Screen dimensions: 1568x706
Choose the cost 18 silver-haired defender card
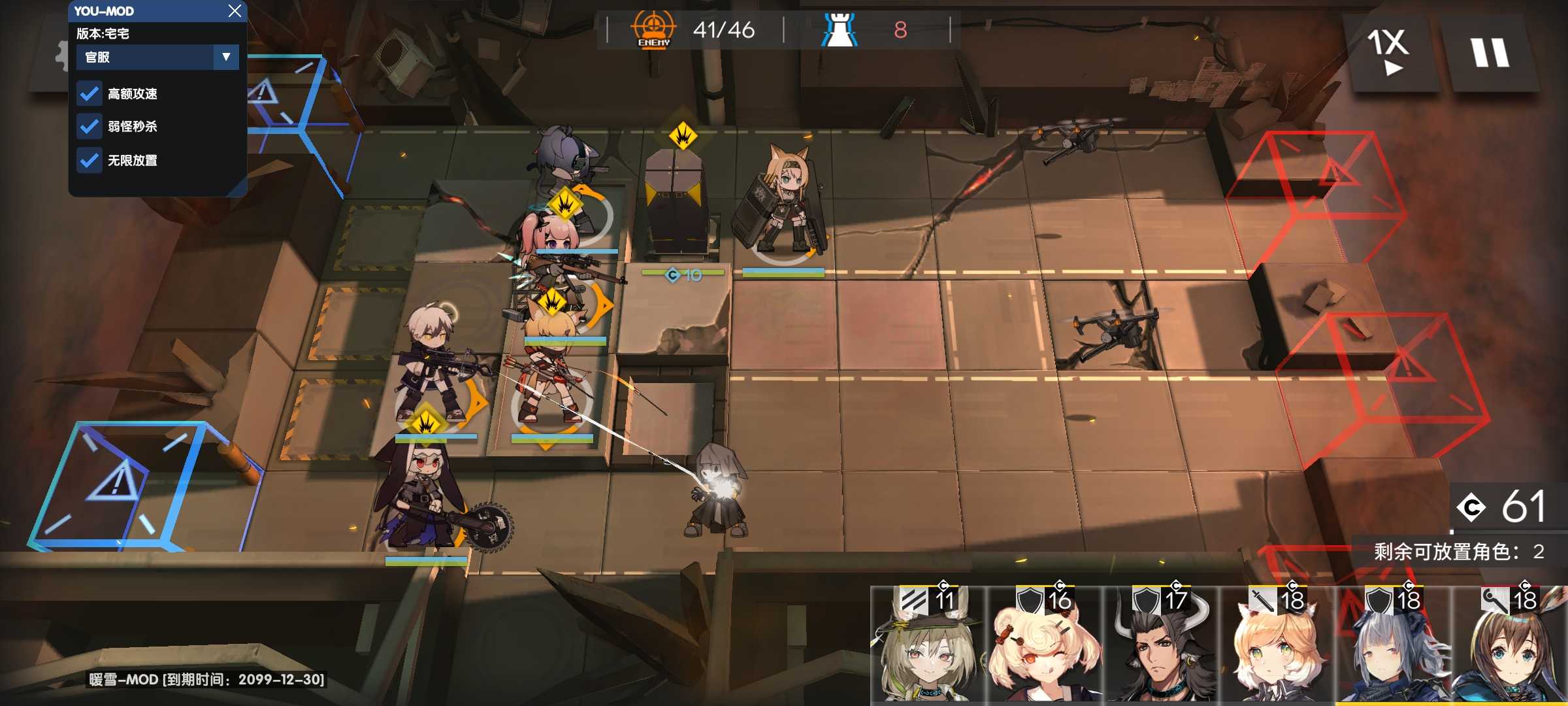[1393, 644]
